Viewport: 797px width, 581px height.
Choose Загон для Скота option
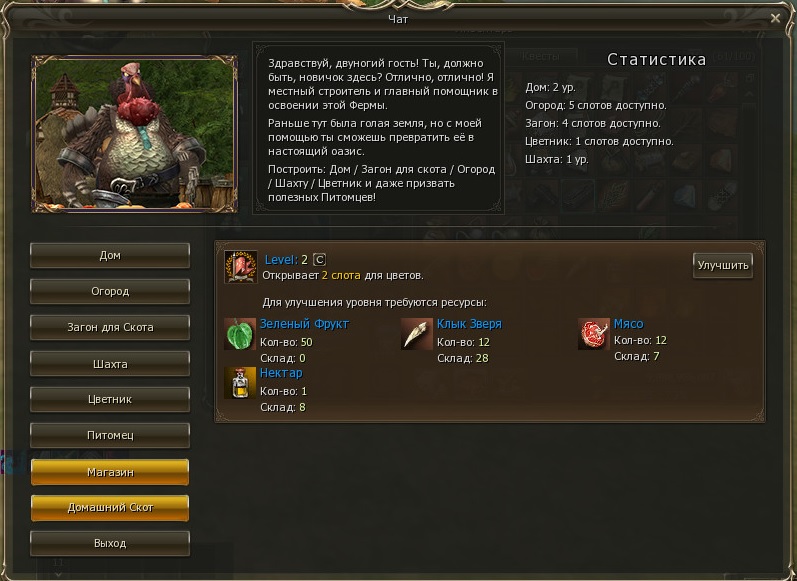pyautogui.click(x=110, y=327)
